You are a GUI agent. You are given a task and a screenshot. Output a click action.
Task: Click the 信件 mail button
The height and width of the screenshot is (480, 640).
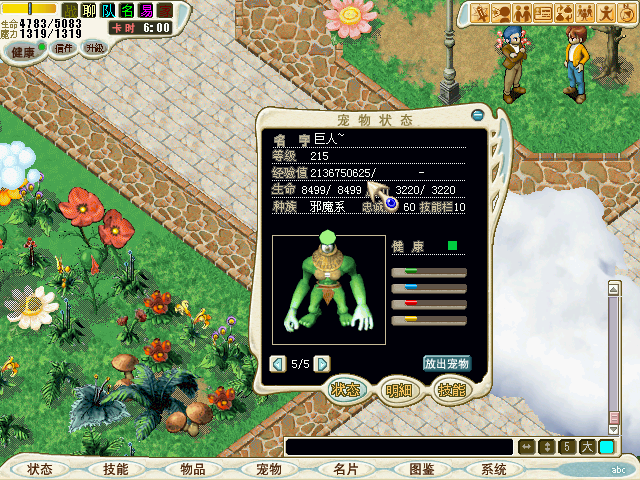(63, 48)
